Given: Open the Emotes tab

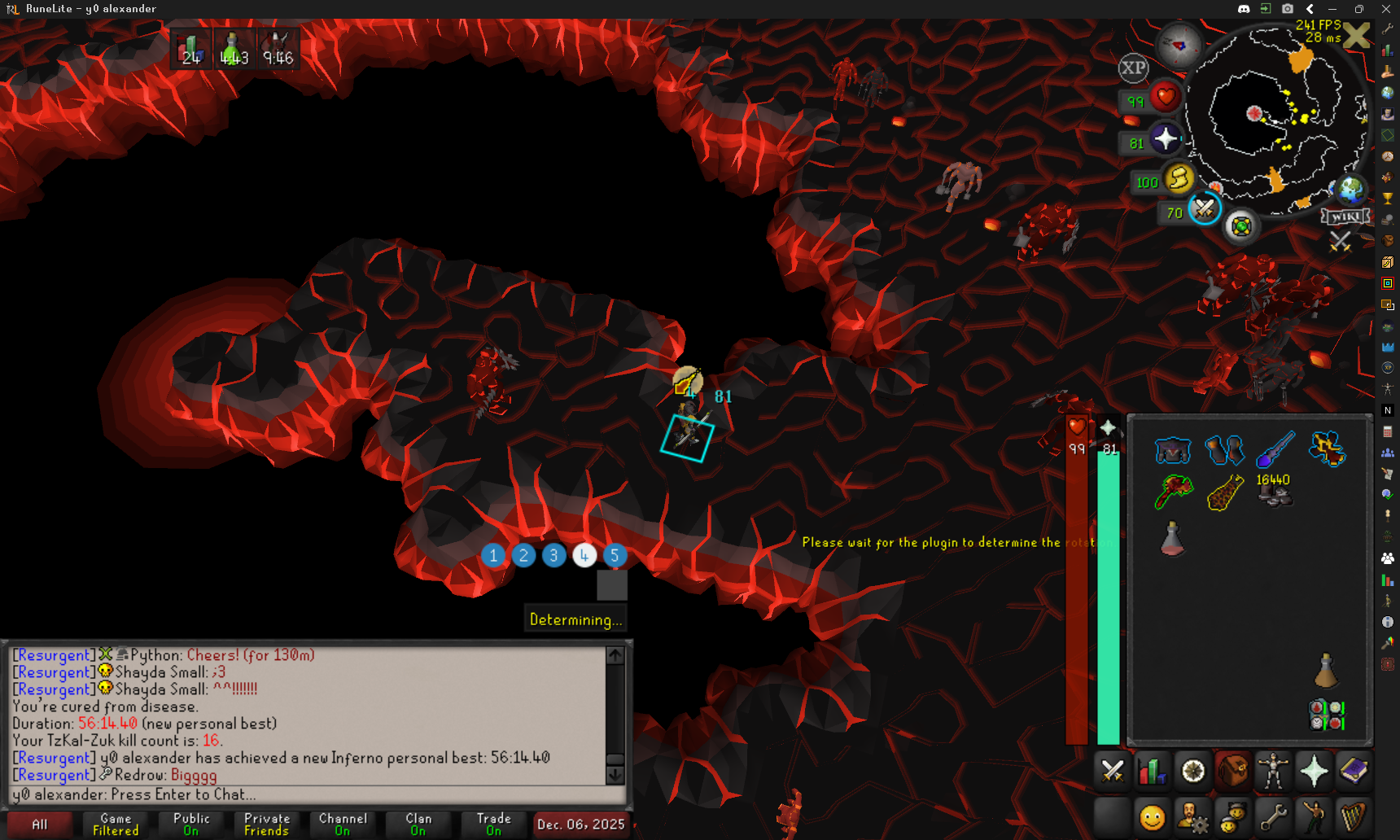Looking at the screenshot, I should click(x=1314, y=816).
